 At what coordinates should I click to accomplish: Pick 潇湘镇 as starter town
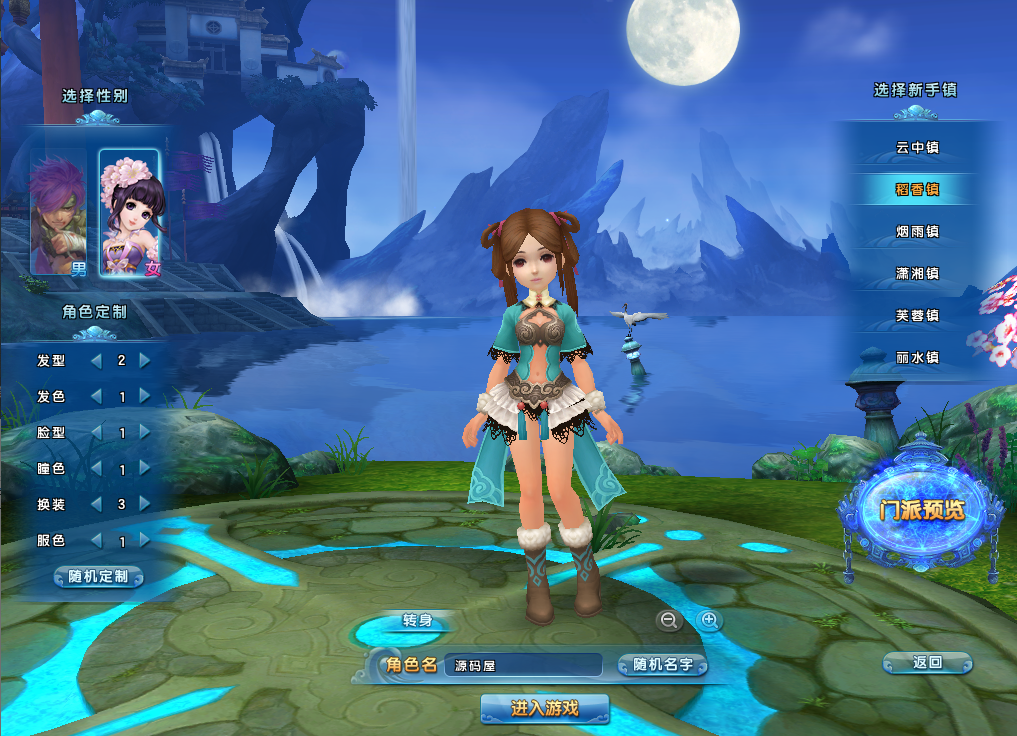click(x=917, y=274)
